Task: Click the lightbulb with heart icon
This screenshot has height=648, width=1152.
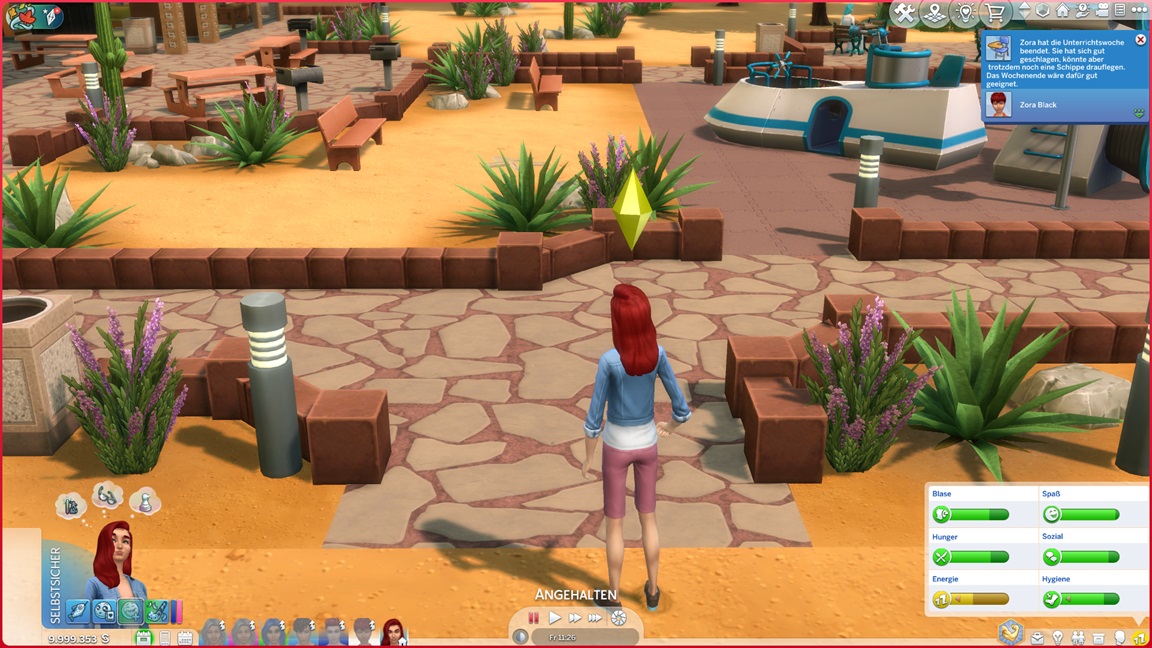Action: click(965, 13)
